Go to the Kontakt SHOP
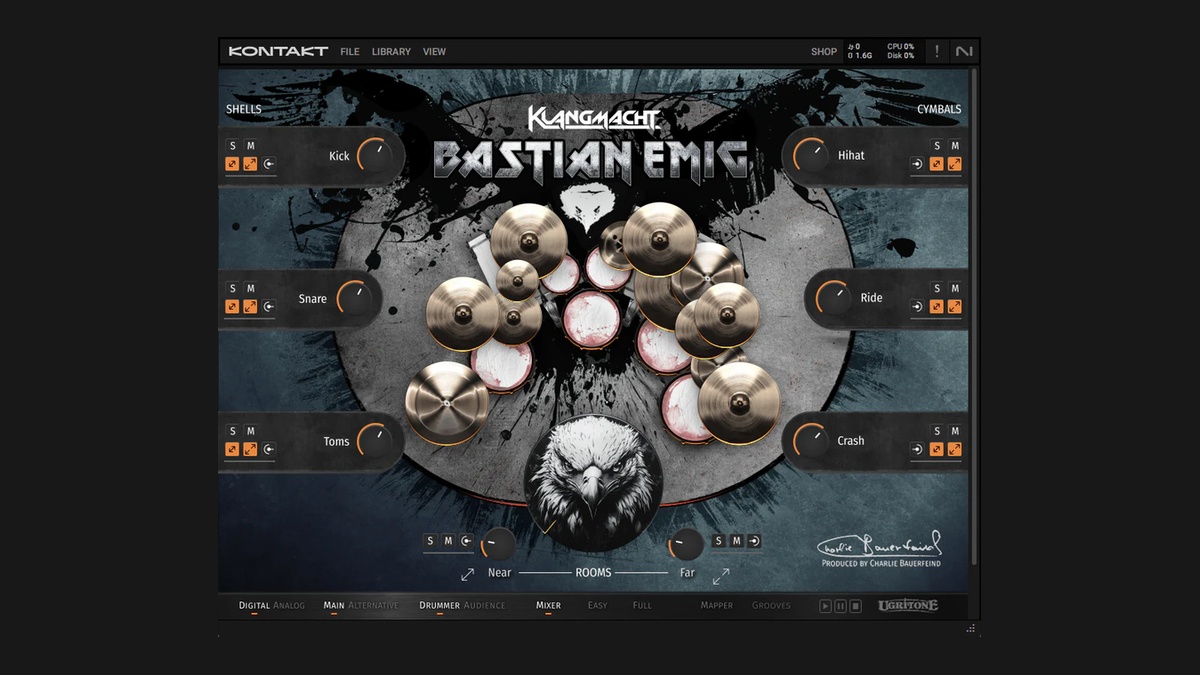The width and height of the screenshot is (1200, 675). [x=824, y=52]
